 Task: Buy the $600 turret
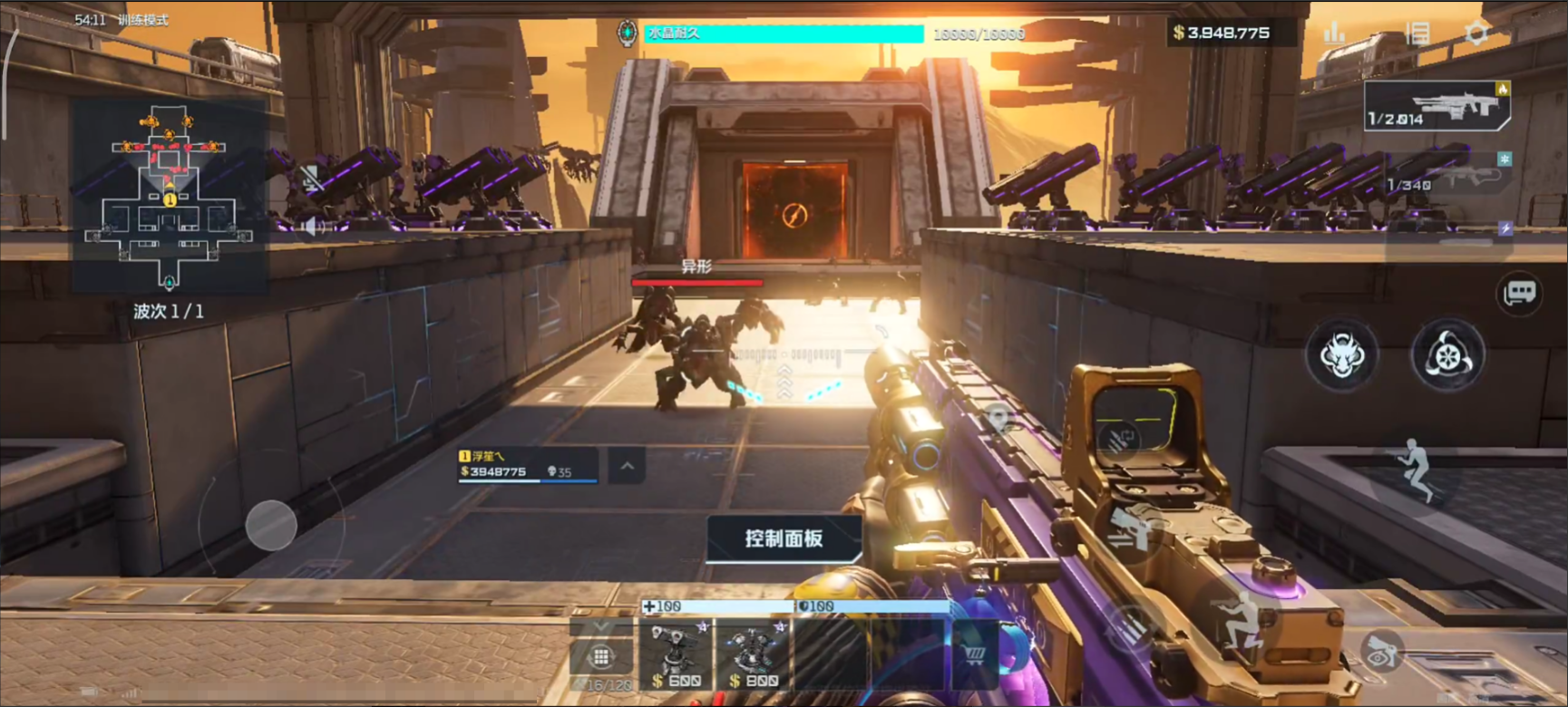(676, 654)
